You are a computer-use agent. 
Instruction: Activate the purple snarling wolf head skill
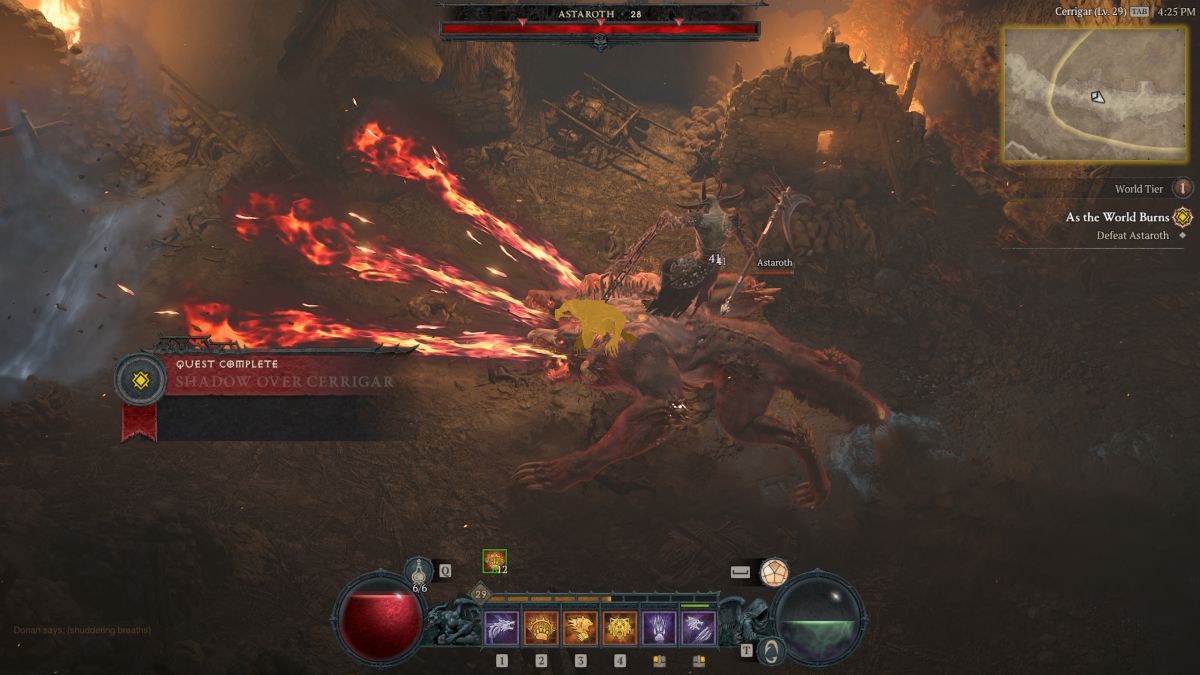pos(501,628)
